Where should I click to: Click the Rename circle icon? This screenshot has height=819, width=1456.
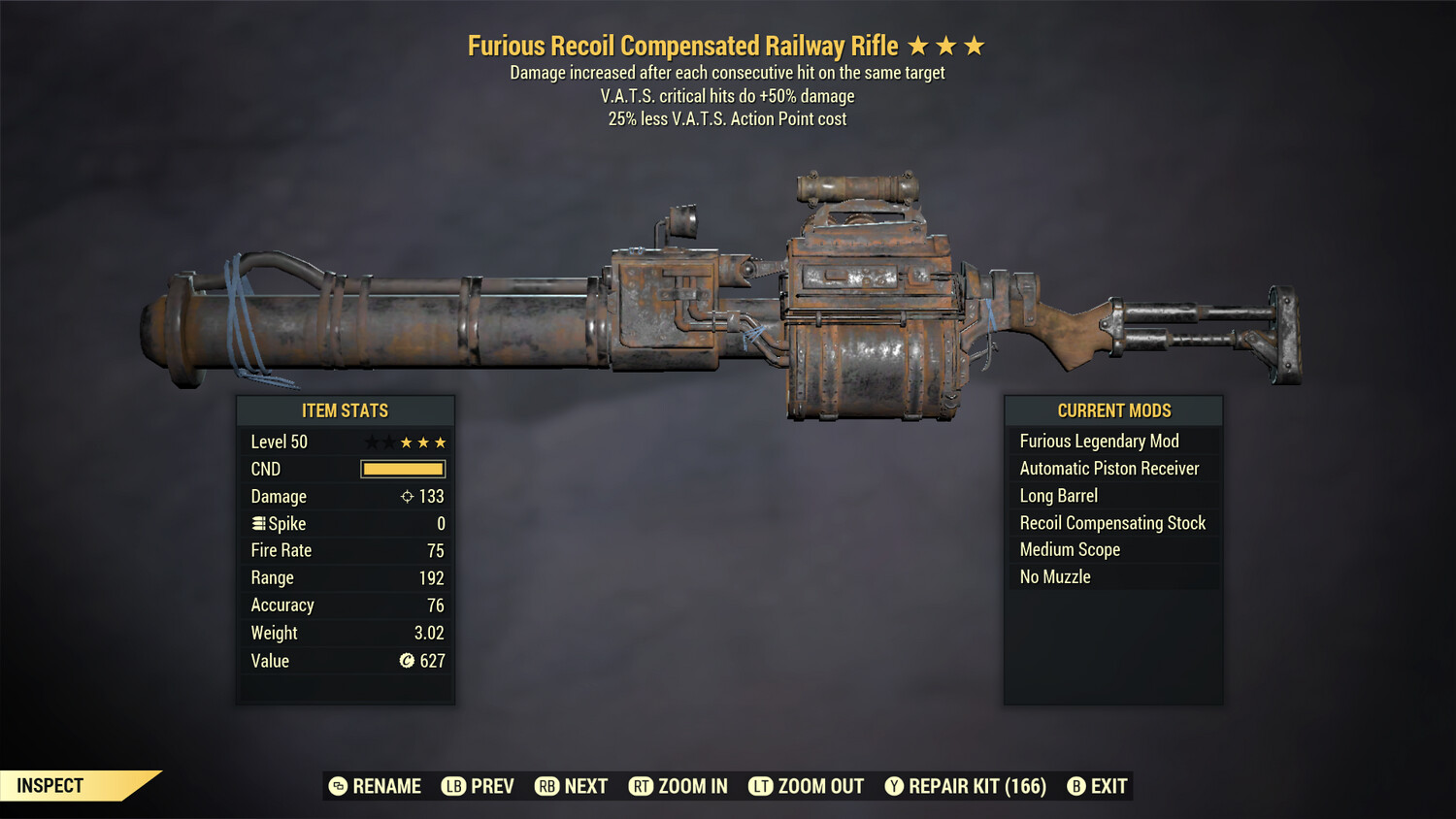pyautogui.click(x=337, y=786)
